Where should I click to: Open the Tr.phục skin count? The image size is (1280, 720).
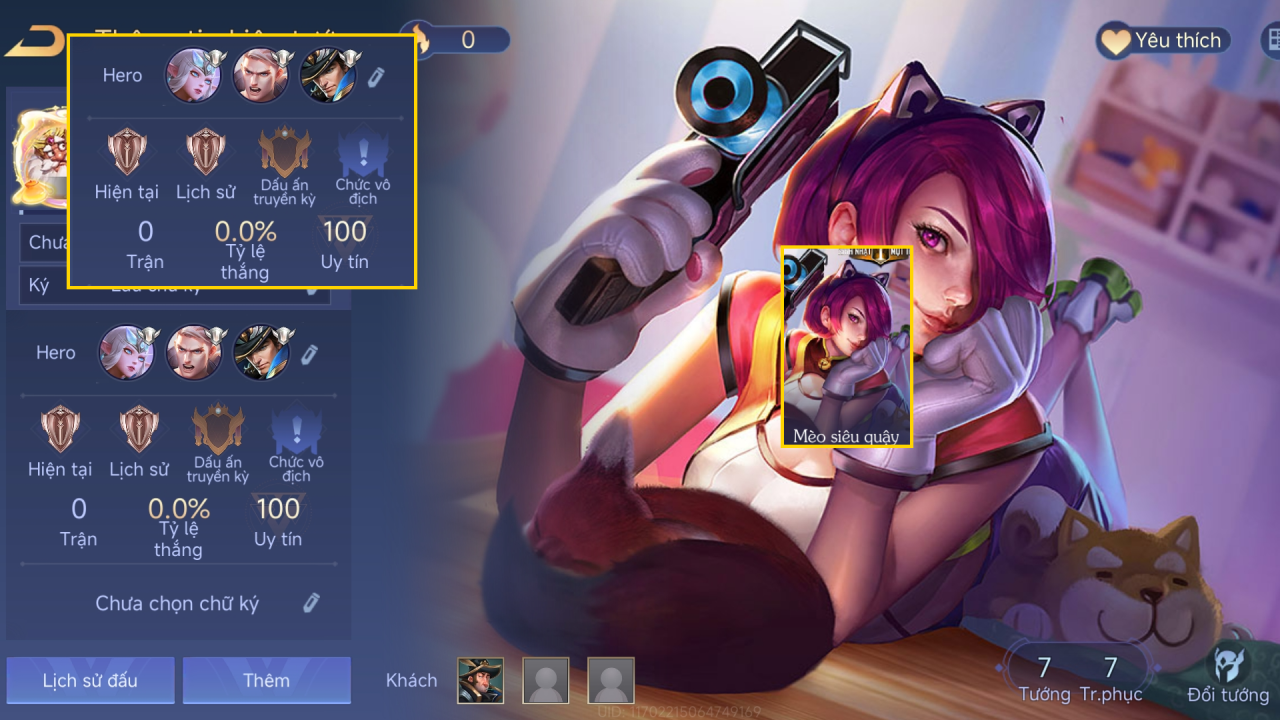[x=1110, y=677]
